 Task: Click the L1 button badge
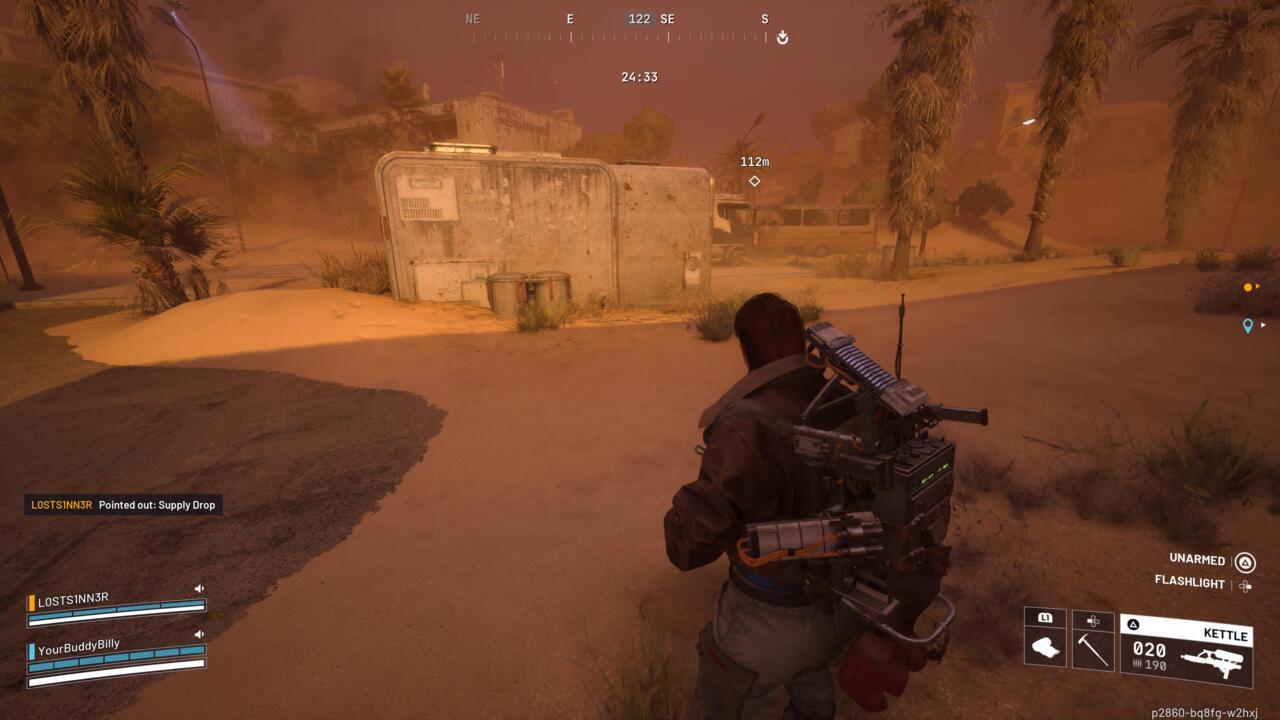coord(1044,617)
